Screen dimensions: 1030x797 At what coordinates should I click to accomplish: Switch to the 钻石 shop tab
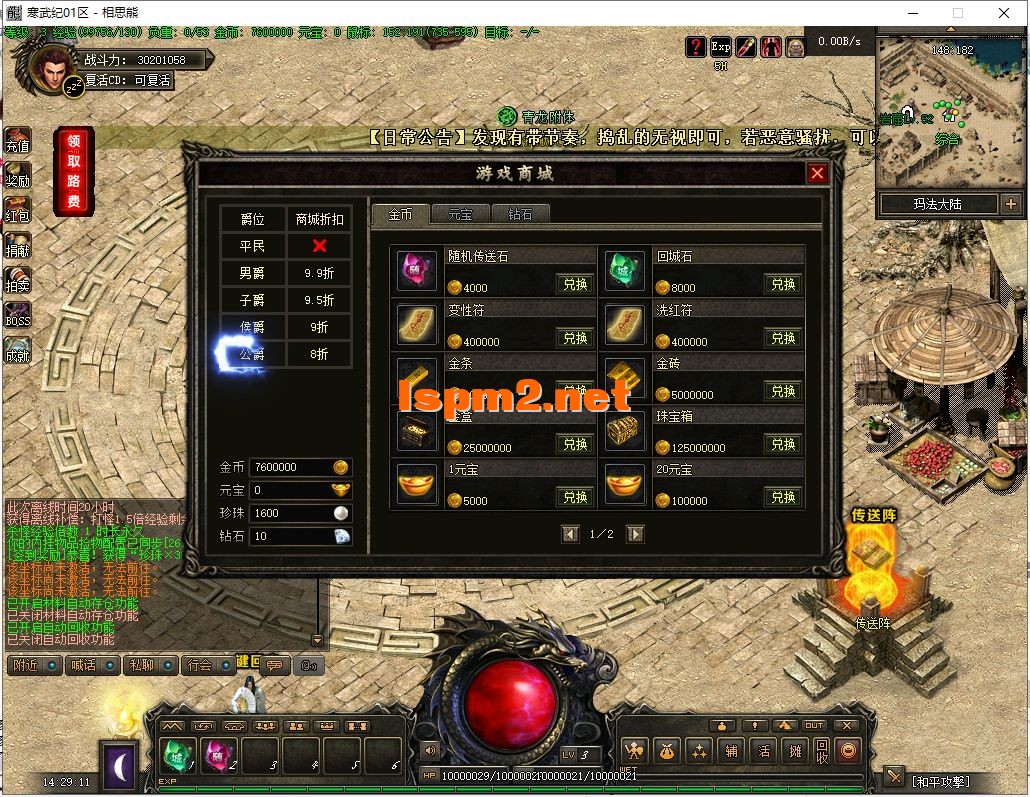520,214
